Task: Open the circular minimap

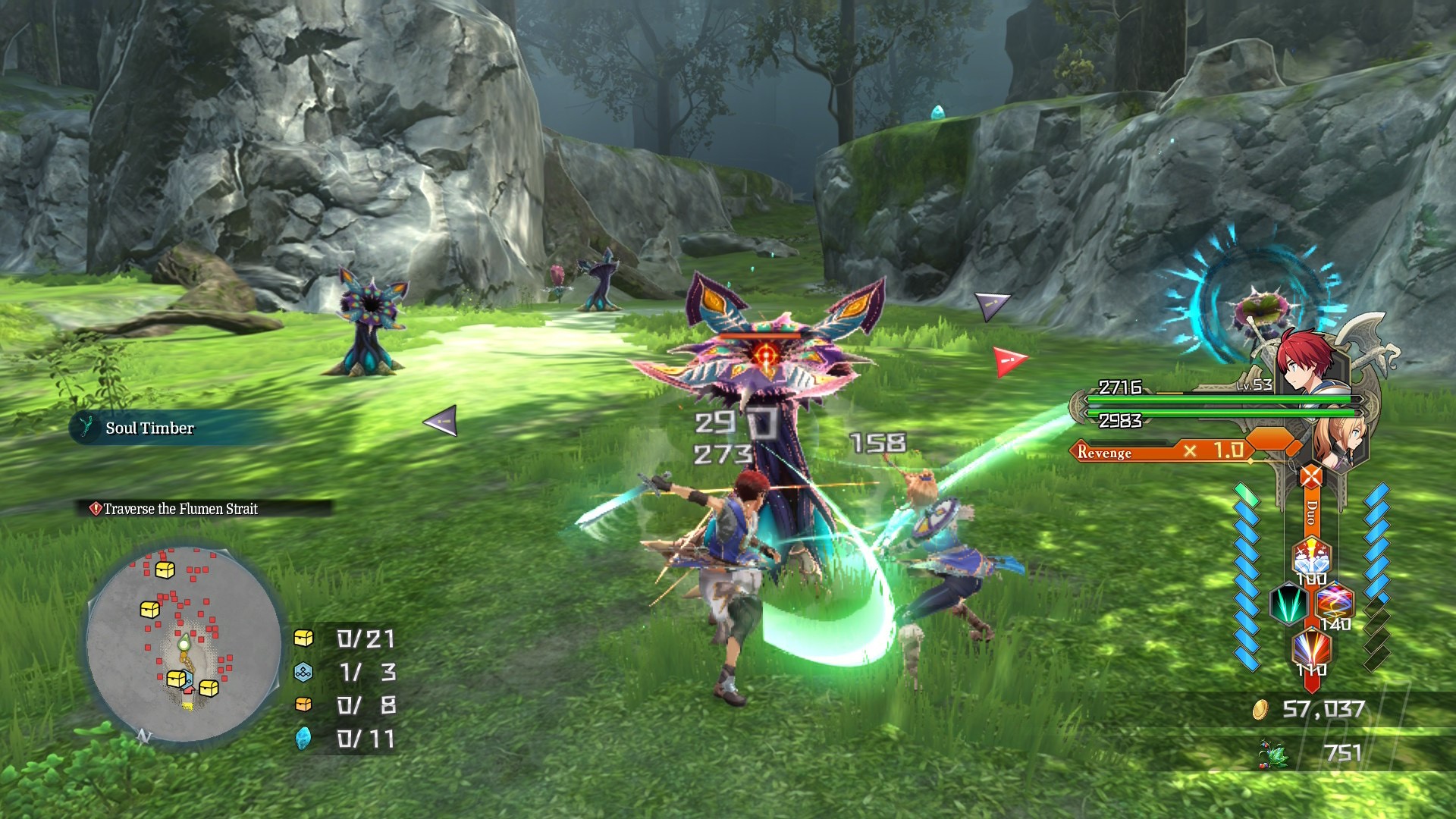Action: coord(184,645)
